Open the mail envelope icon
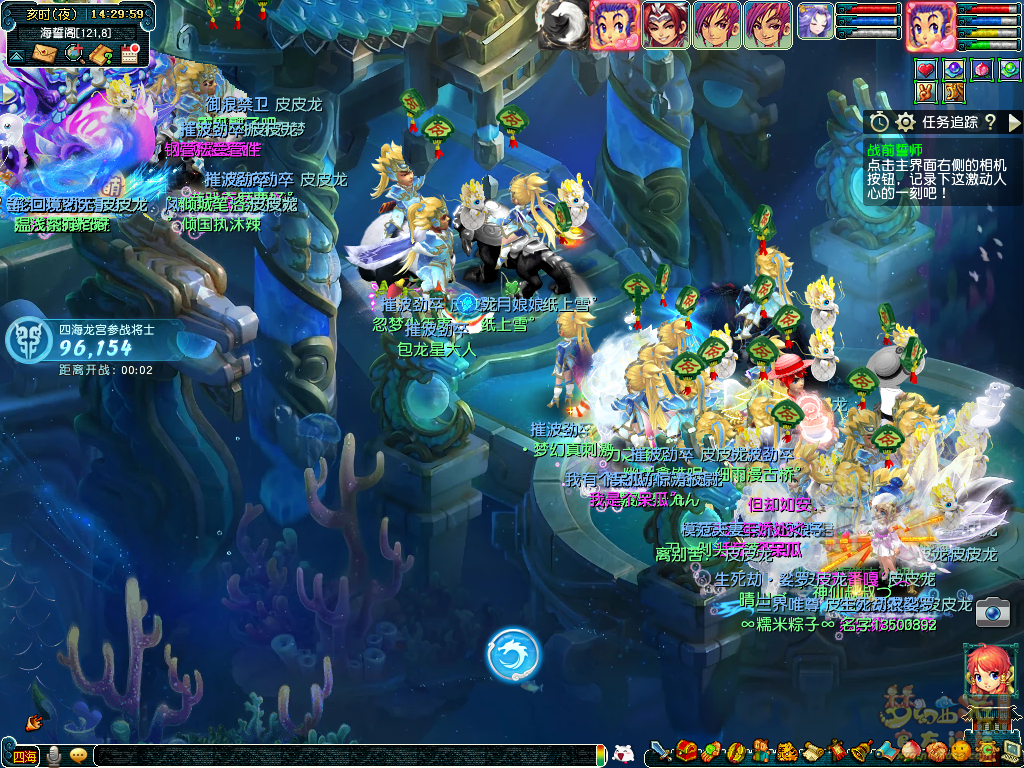This screenshot has height=768, width=1024. (45, 54)
